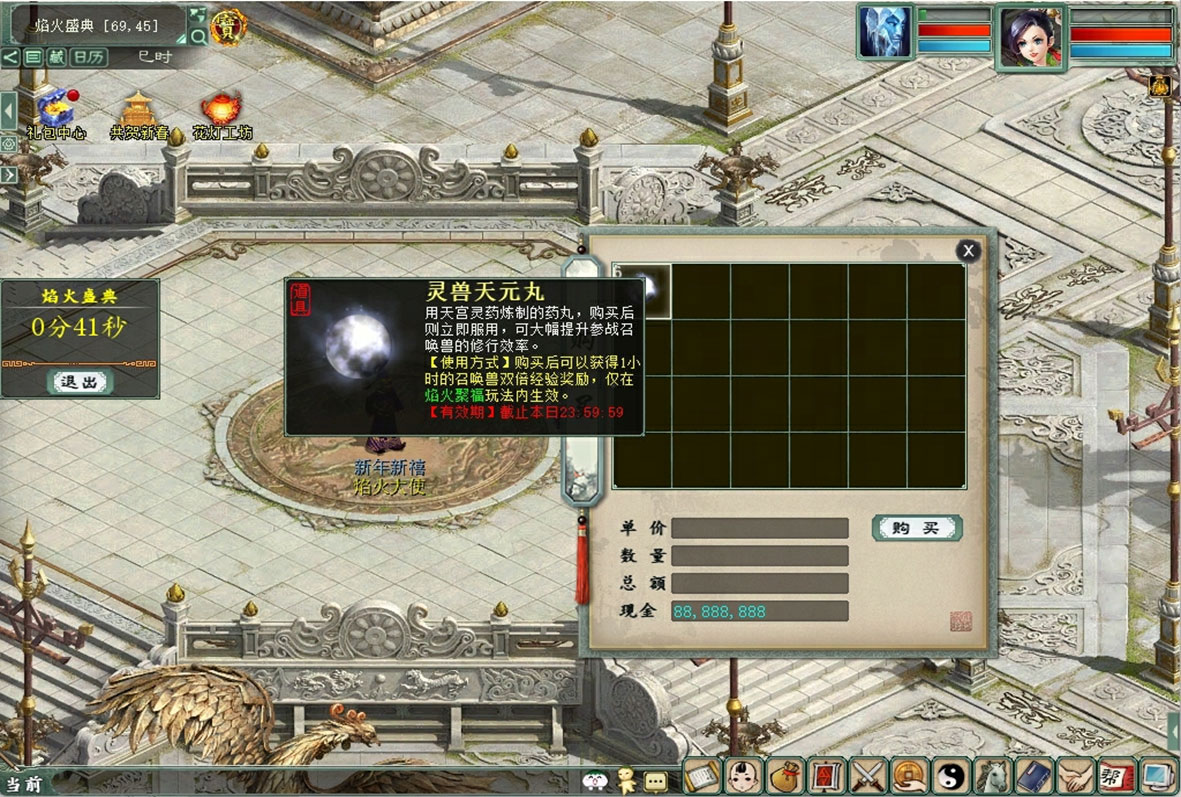Open the yin-yang skills icon

950,776
